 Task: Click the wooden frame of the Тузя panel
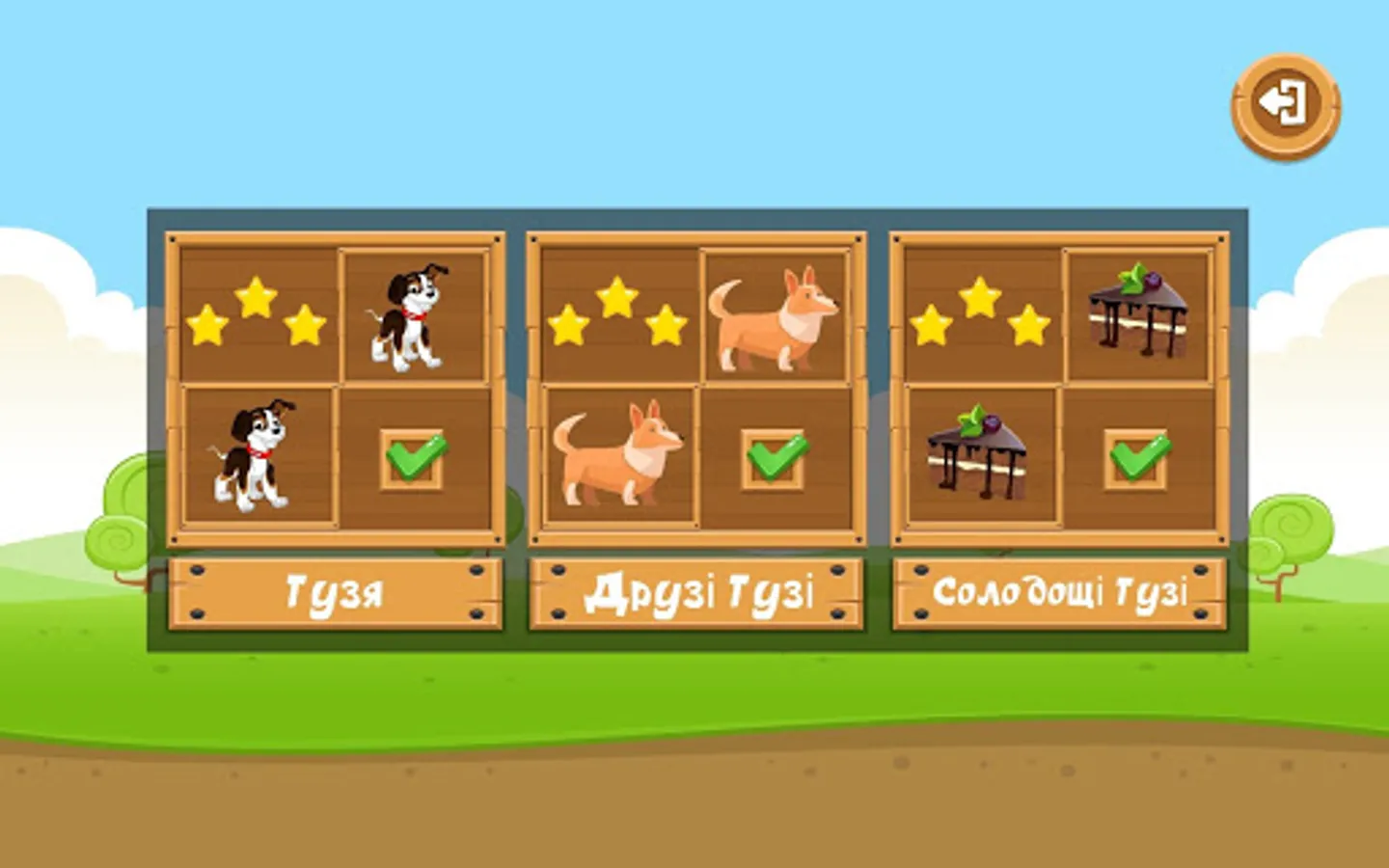tap(336, 235)
